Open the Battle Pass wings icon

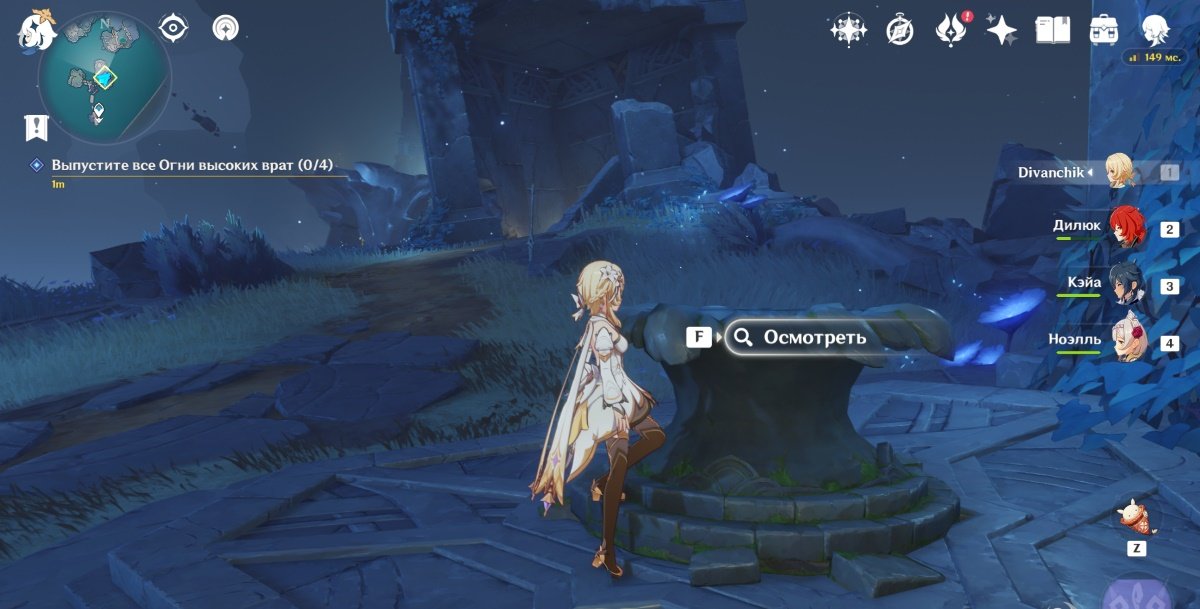[x=949, y=30]
